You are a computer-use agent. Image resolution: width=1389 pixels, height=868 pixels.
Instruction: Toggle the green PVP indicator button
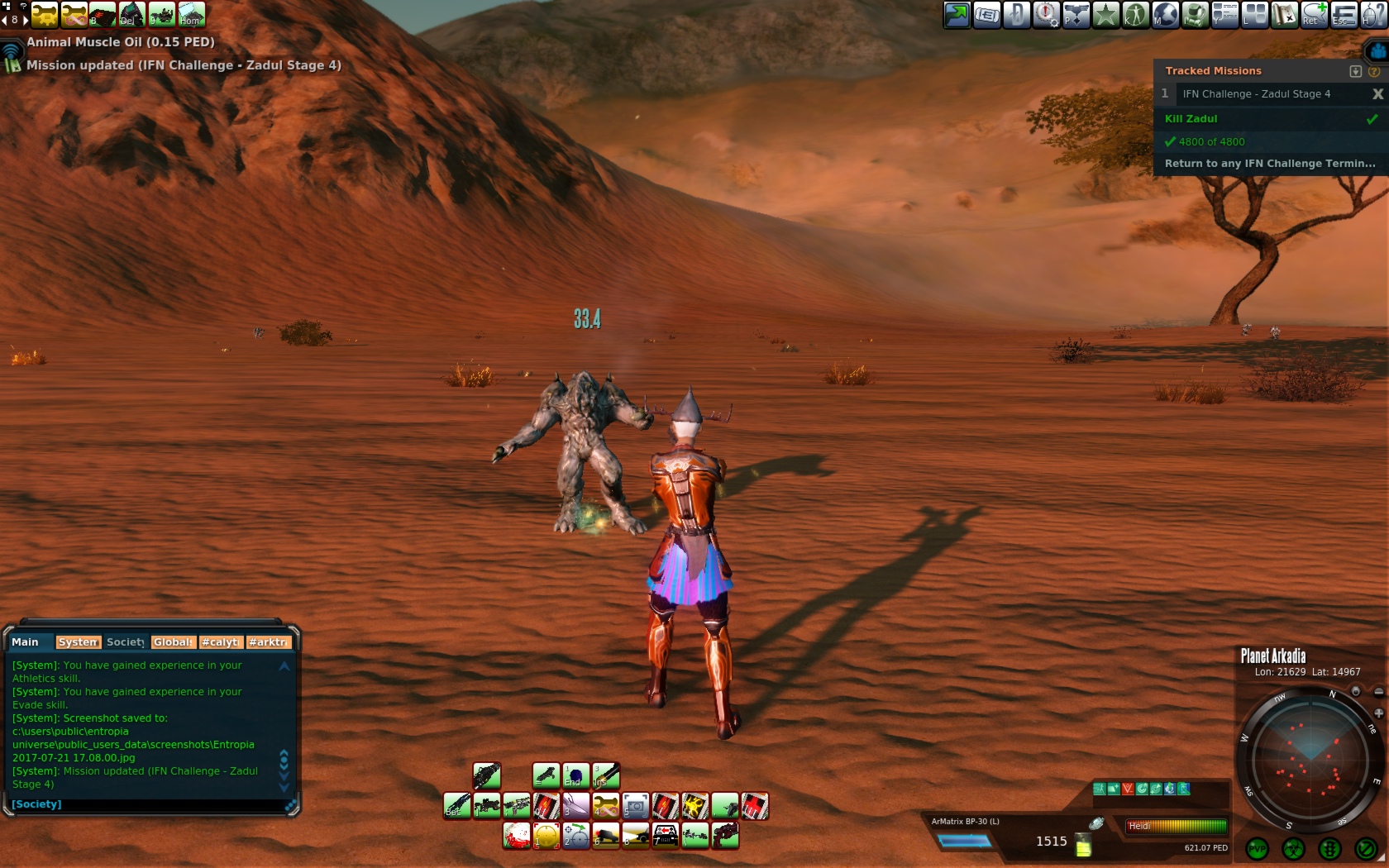click(x=1258, y=849)
